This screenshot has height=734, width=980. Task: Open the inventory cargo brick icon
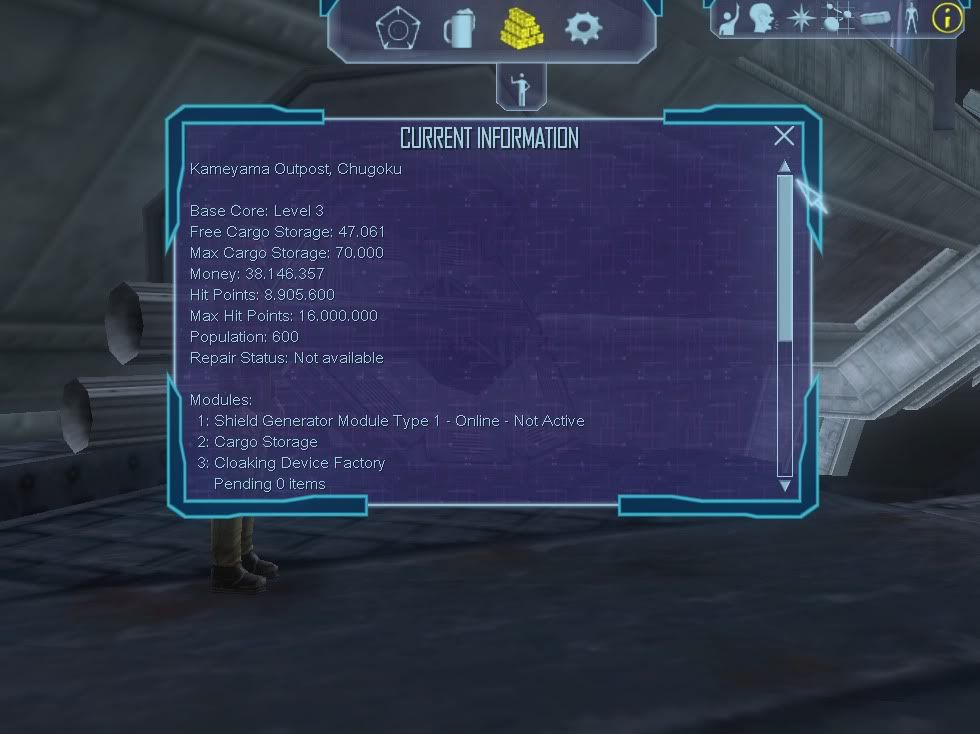[875, 18]
